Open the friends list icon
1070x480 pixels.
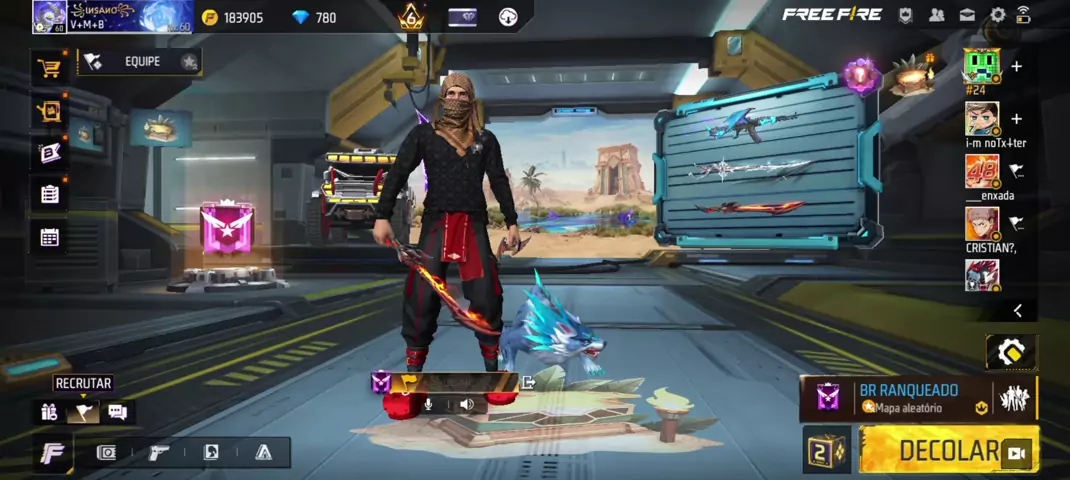click(937, 15)
